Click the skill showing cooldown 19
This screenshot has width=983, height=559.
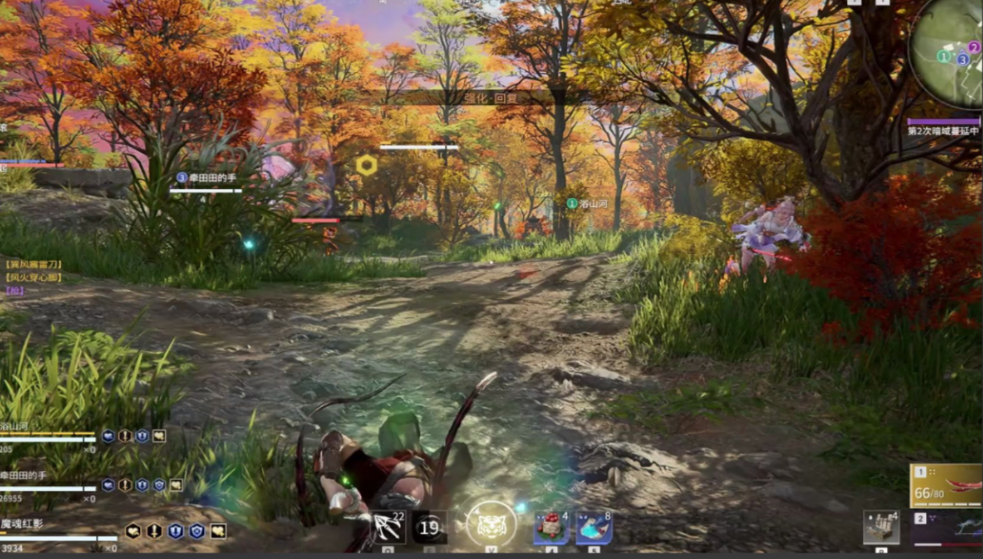tap(430, 527)
